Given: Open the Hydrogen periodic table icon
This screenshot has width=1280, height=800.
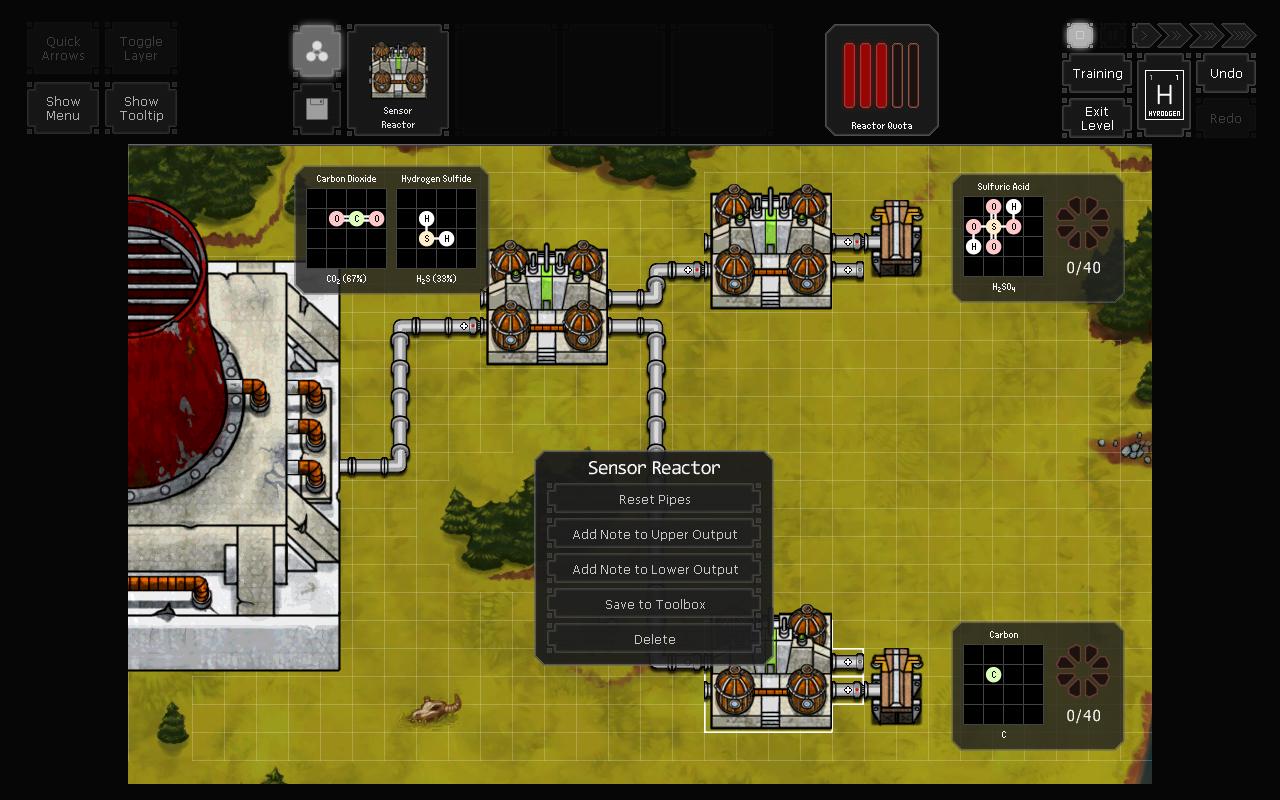Looking at the screenshot, I should (x=1163, y=96).
